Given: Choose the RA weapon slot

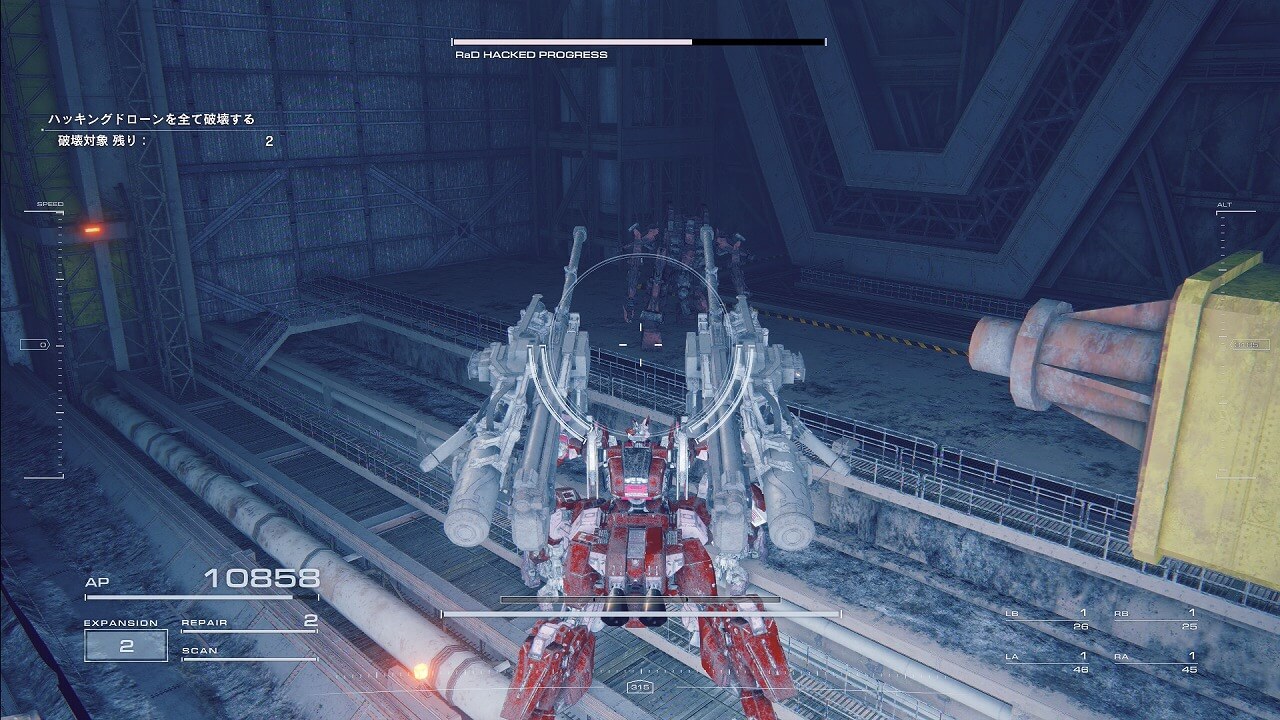Looking at the screenshot, I should pos(1155,662).
